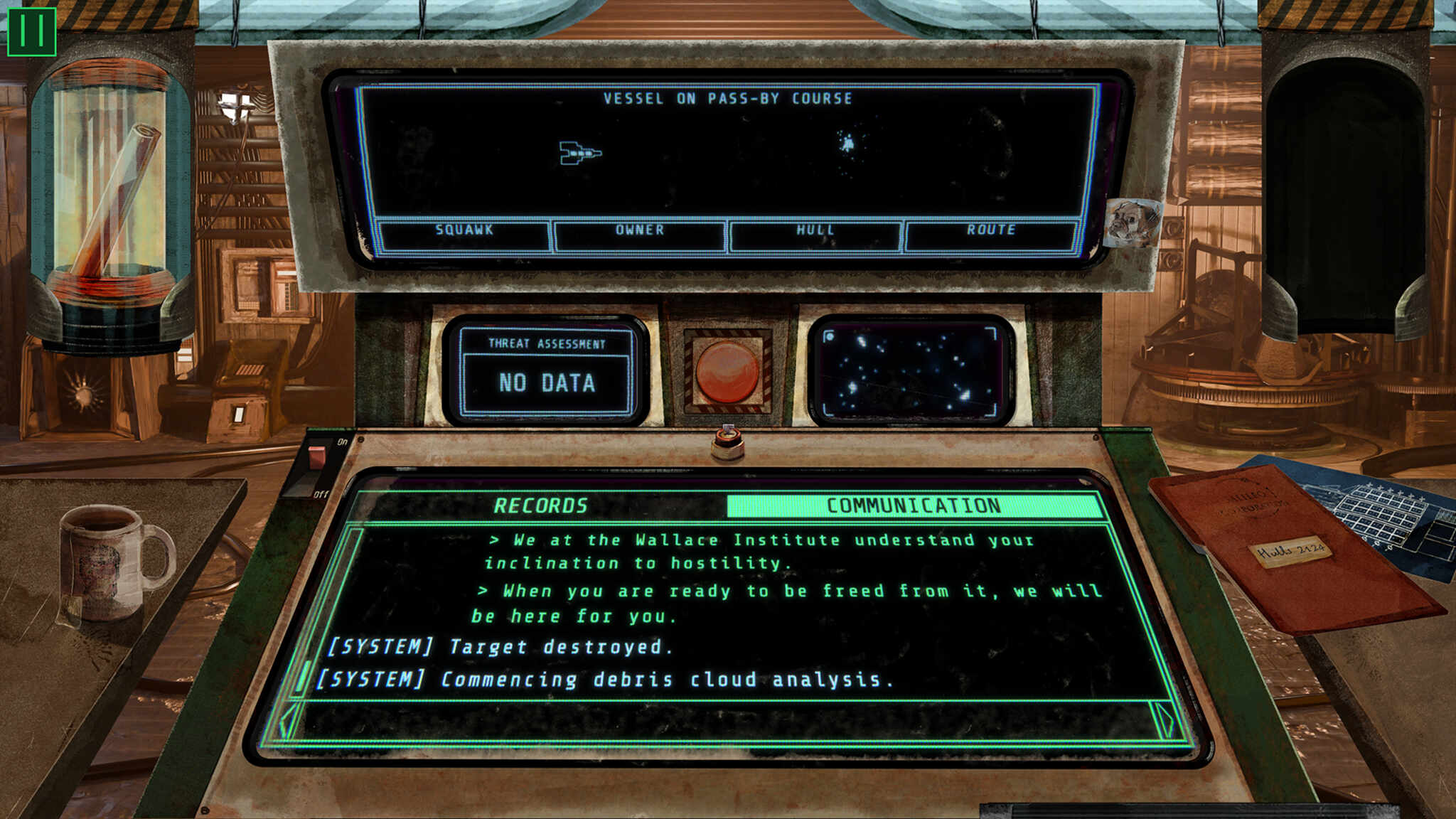The width and height of the screenshot is (1456, 819).
Task: Switch to the RECORDS tab
Action: point(540,505)
